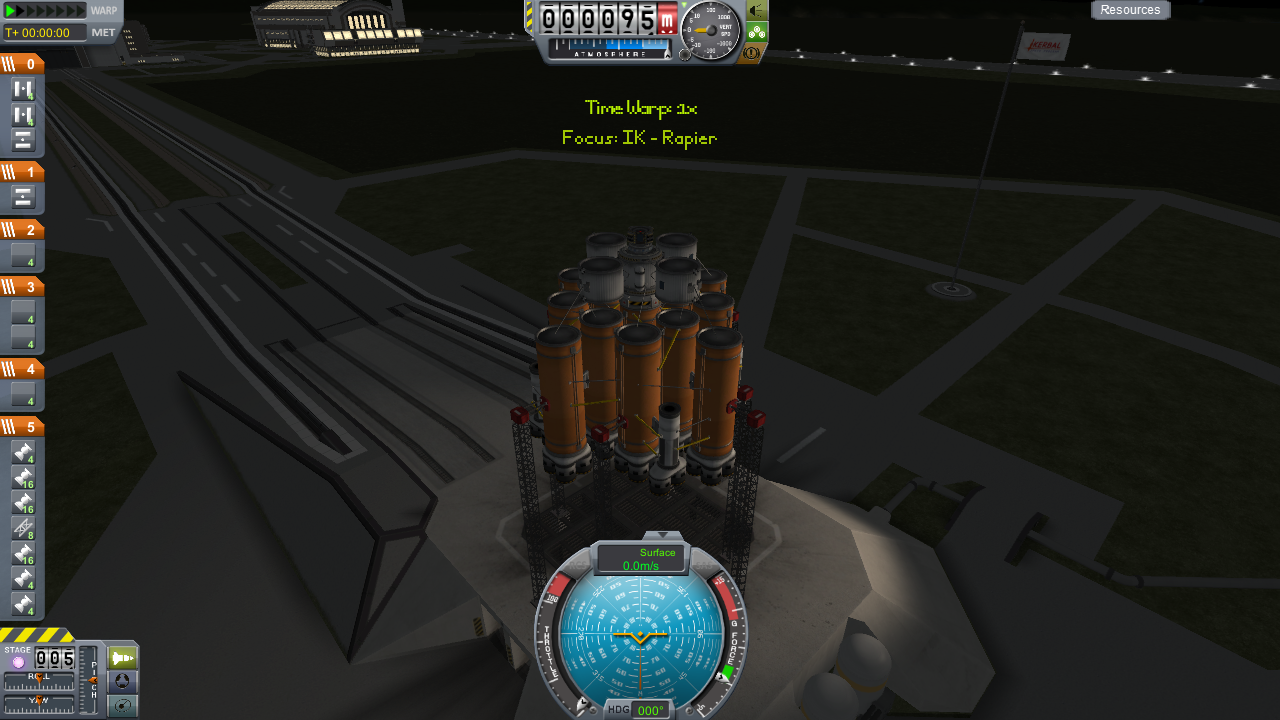Open the Resources panel
Image resolution: width=1280 pixels, height=720 pixels.
point(1130,10)
